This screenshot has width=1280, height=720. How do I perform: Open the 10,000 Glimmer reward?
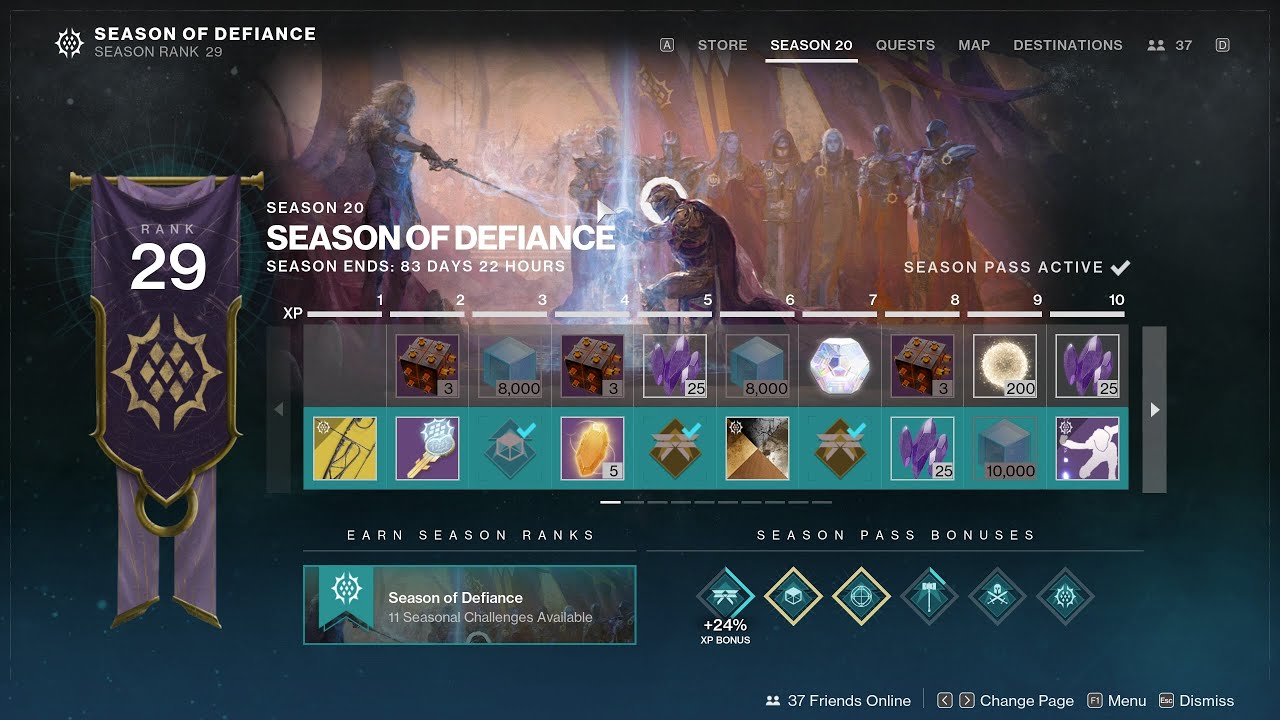tap(1004, 447)
